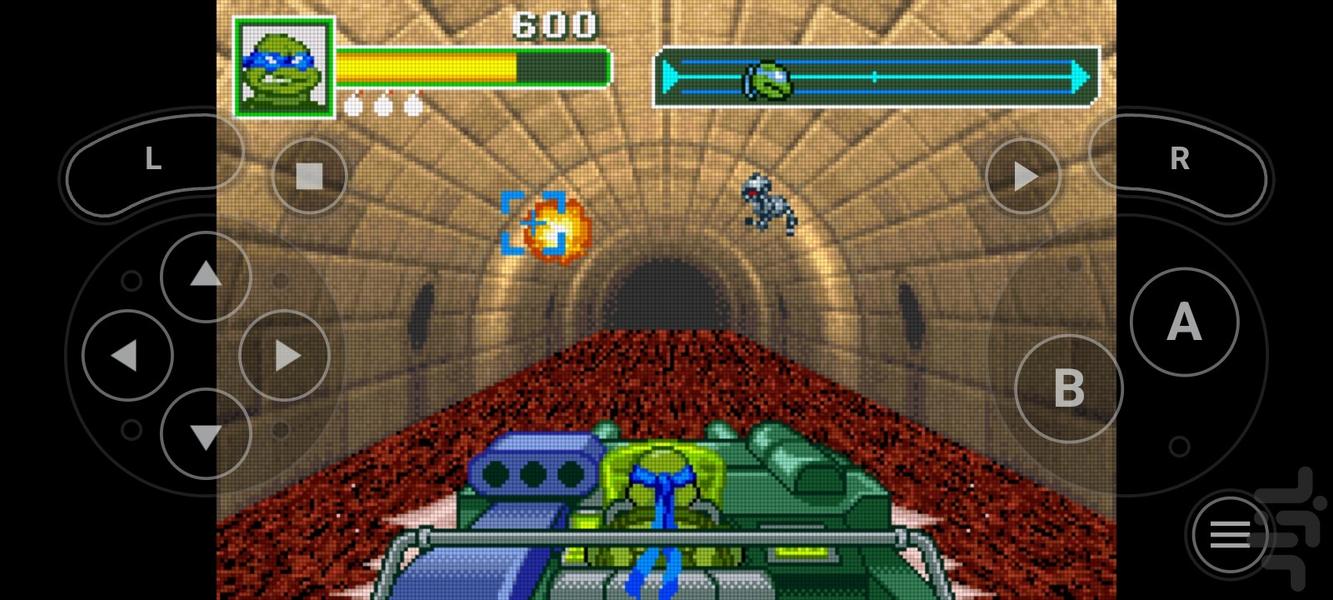The height and width of the screenshot is (600, 1333).
Task: Tap the d-pad left arrow
Action: [126, 356]
